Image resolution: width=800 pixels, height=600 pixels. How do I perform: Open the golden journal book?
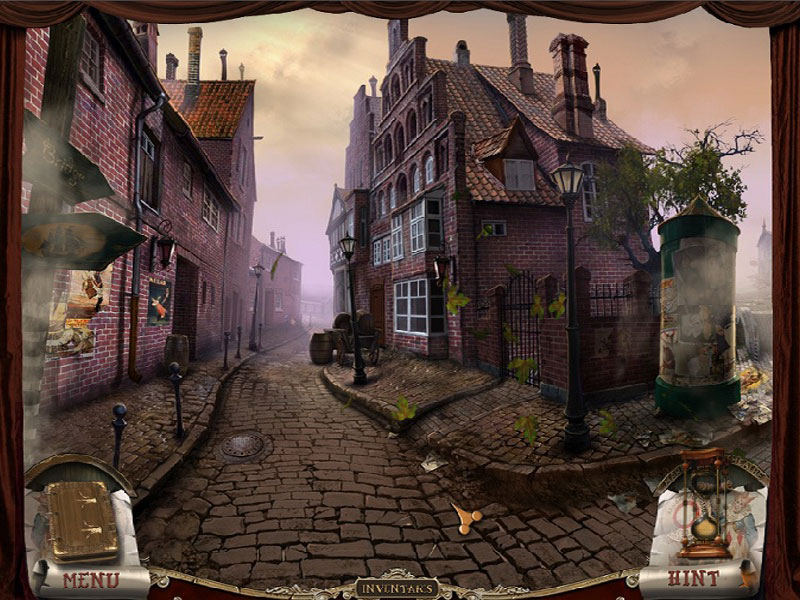(x=84, y=519)
